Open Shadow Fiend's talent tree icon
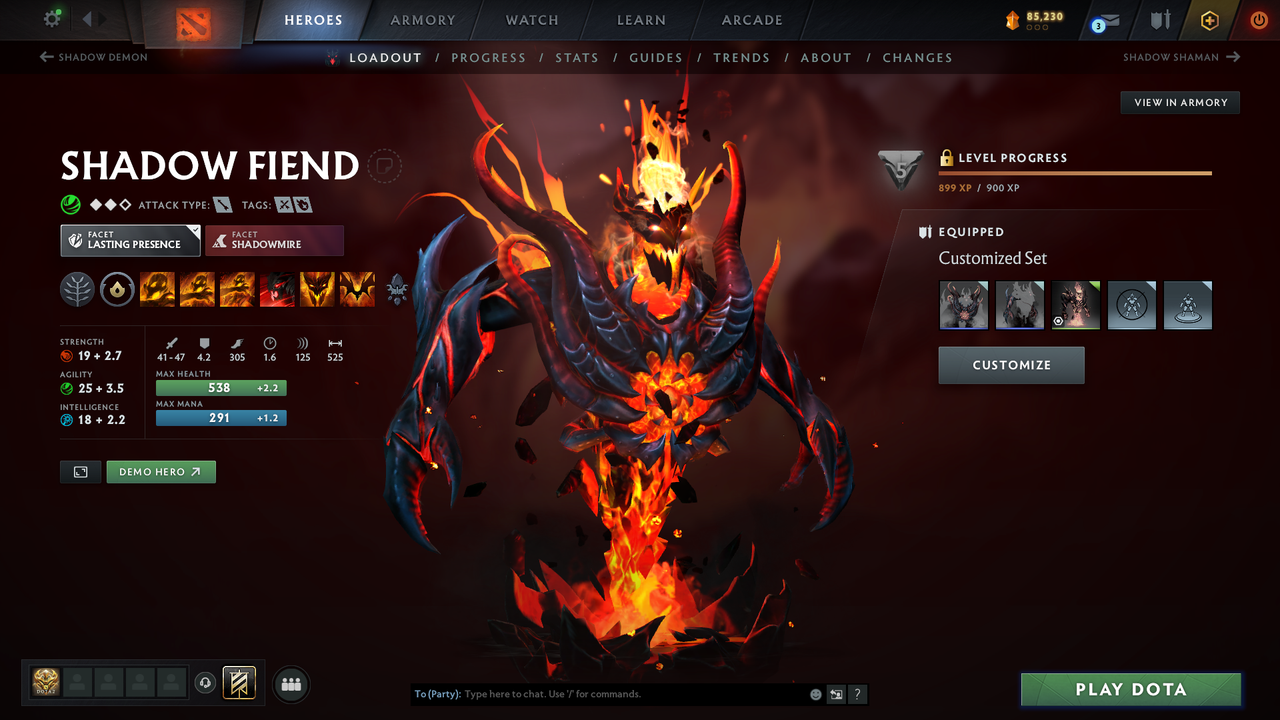Image resolution: width=1280 pixels, height=720 pixels. (x=77, y=289)
